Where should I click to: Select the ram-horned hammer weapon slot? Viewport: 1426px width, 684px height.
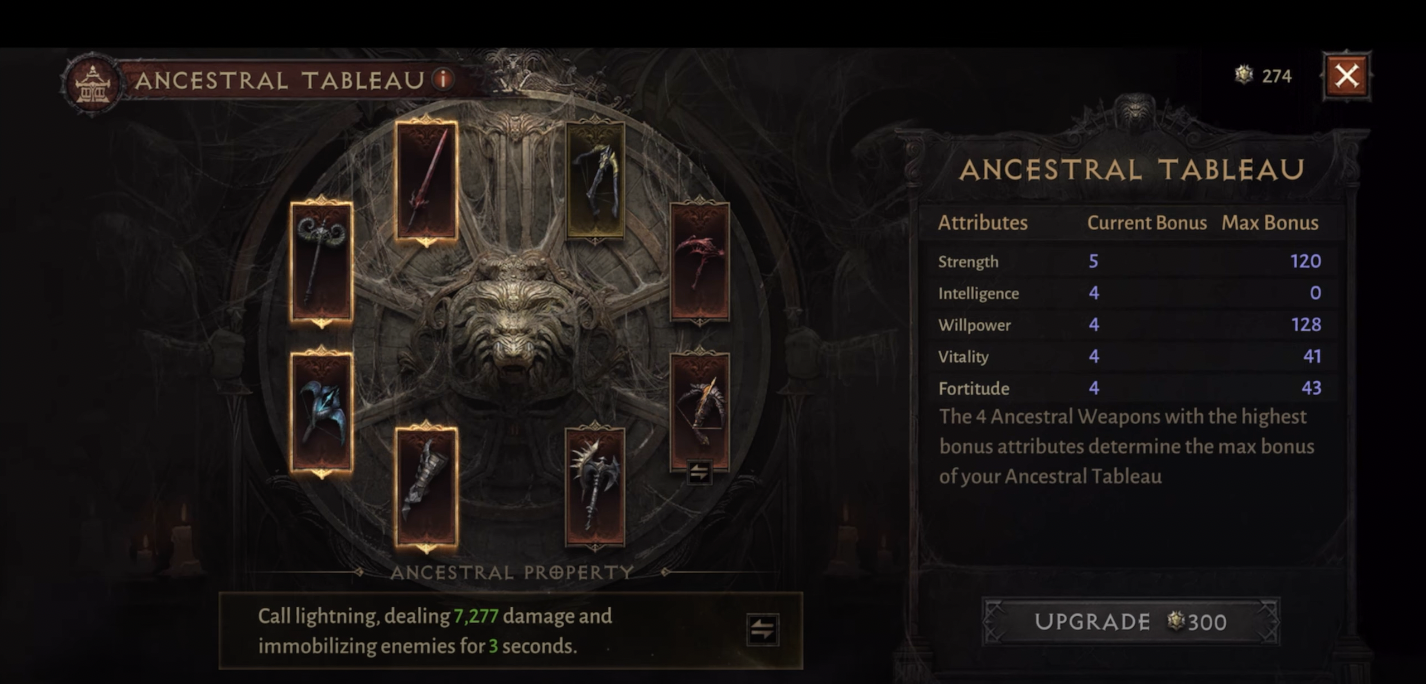coord(321,262)
